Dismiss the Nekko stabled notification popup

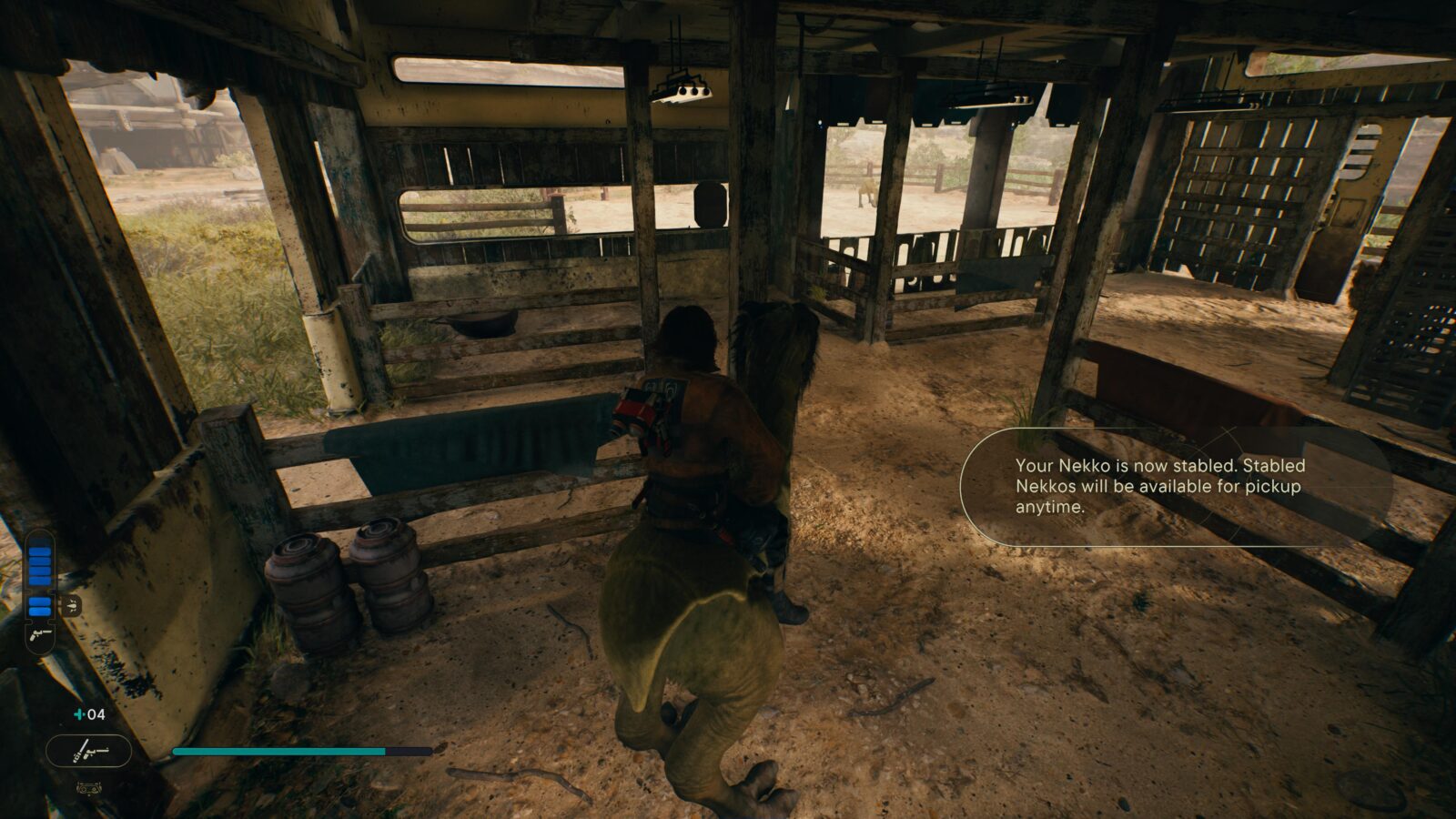1174,487
